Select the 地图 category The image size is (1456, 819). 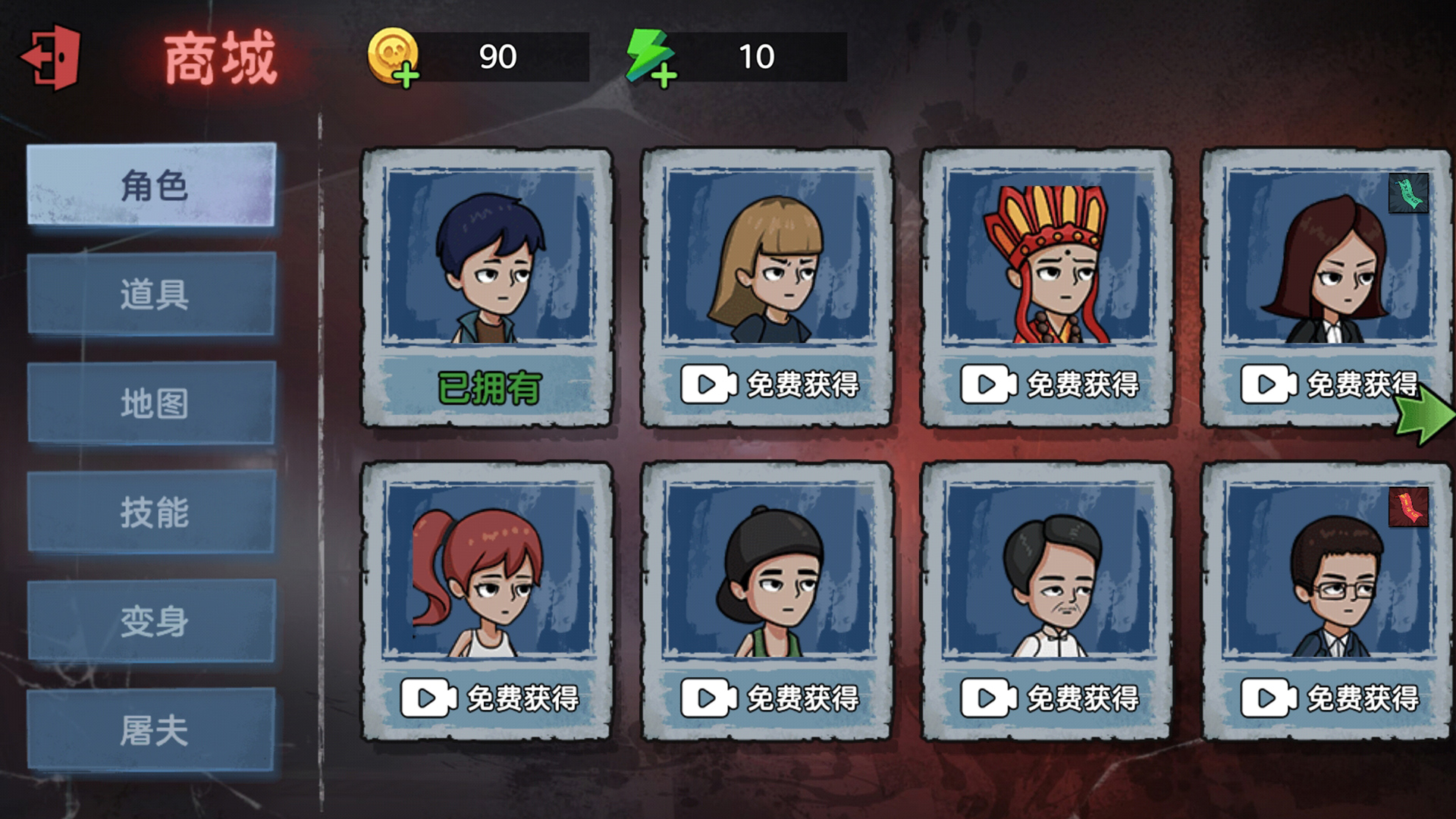coord(152,403)
